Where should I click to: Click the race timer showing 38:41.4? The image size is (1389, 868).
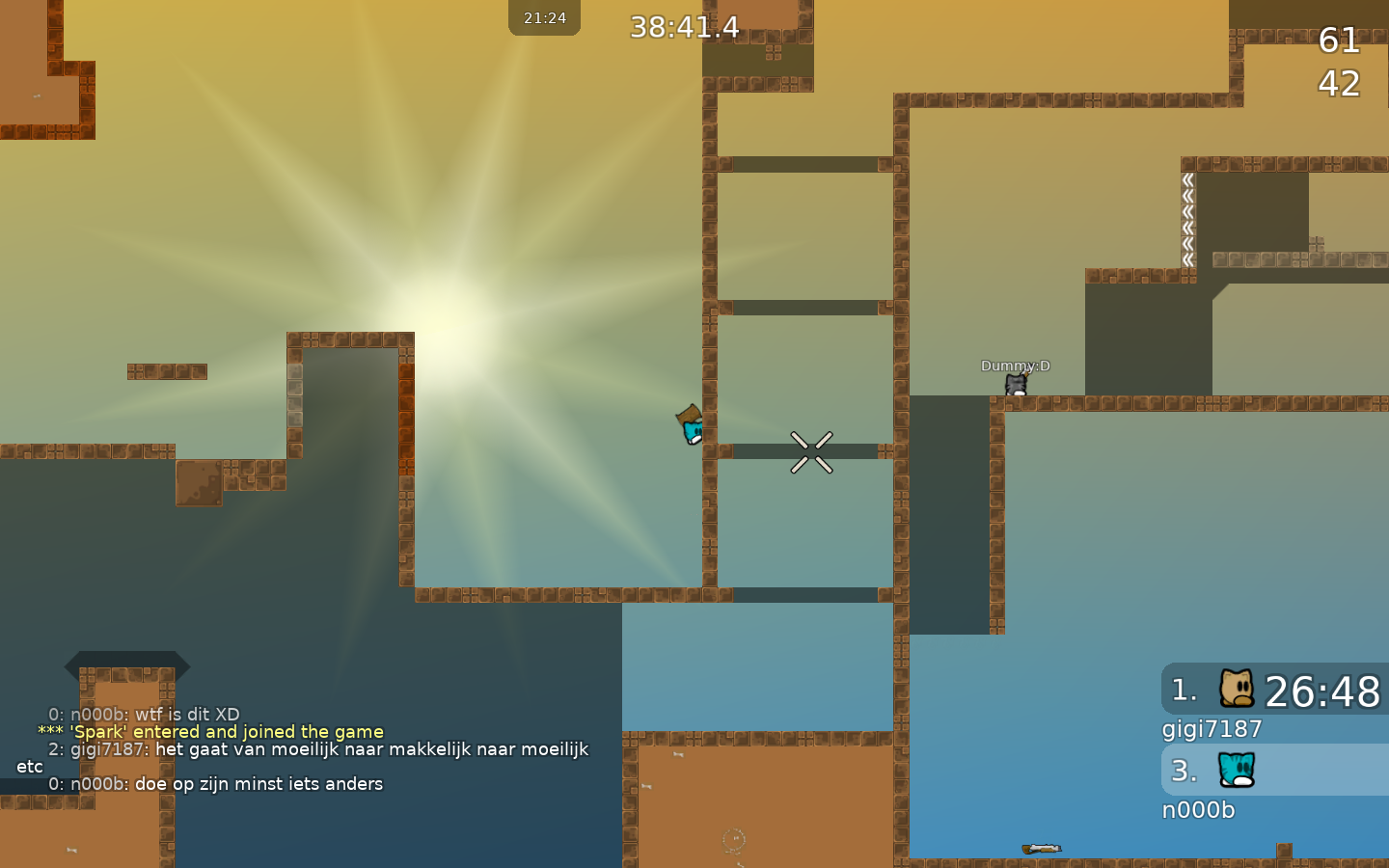(x=686, y=27)
